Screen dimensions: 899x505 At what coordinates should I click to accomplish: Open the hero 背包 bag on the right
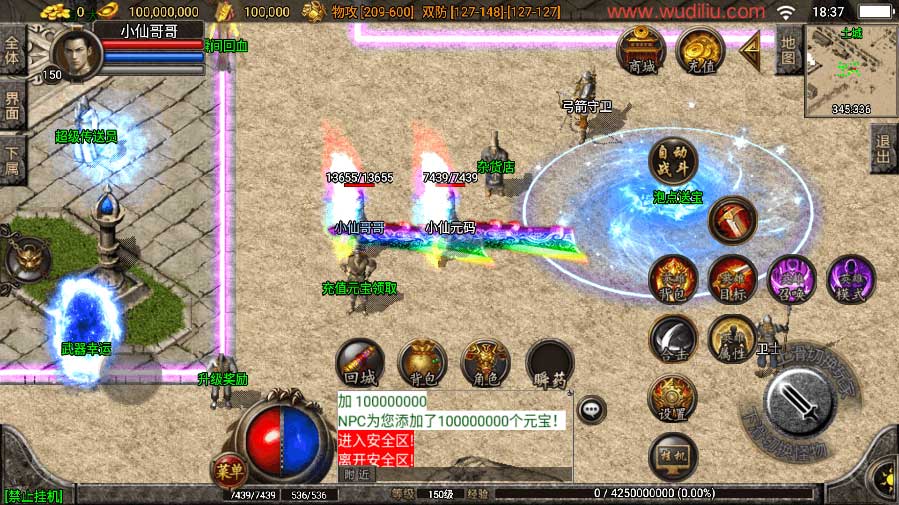coord(672,279)
